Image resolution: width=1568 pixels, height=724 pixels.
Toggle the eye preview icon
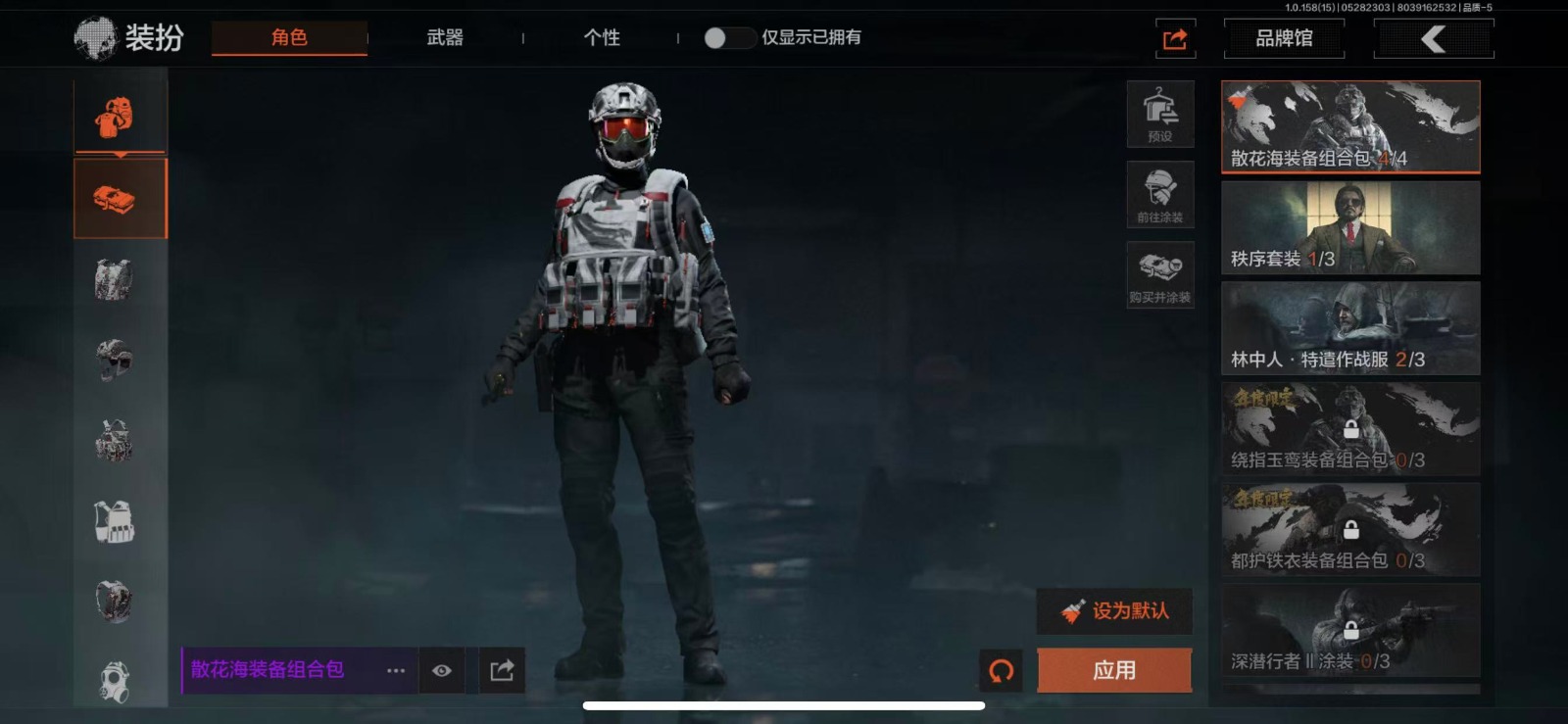(442, 671)
